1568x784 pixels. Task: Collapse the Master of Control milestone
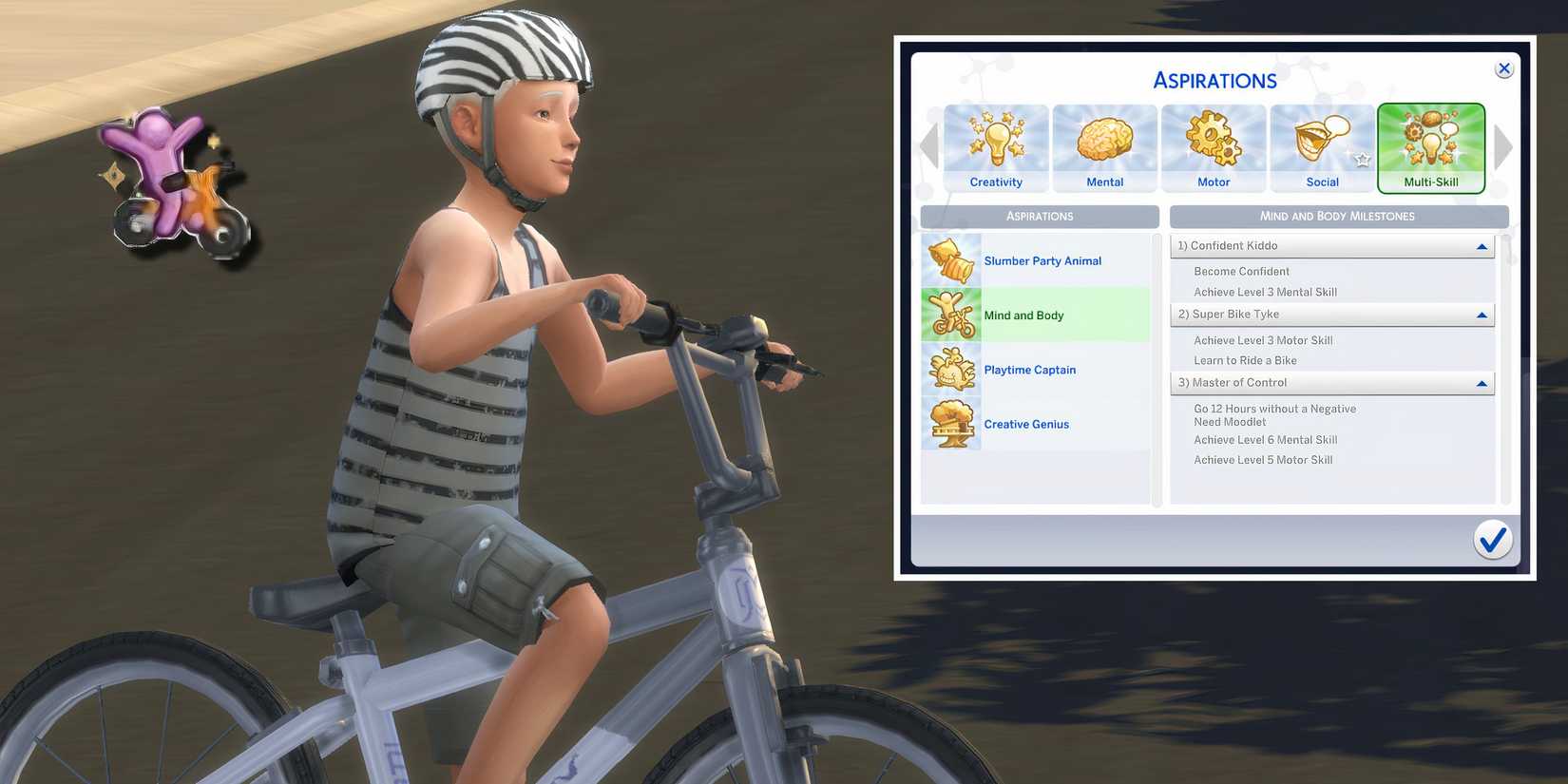(1481, 382)
